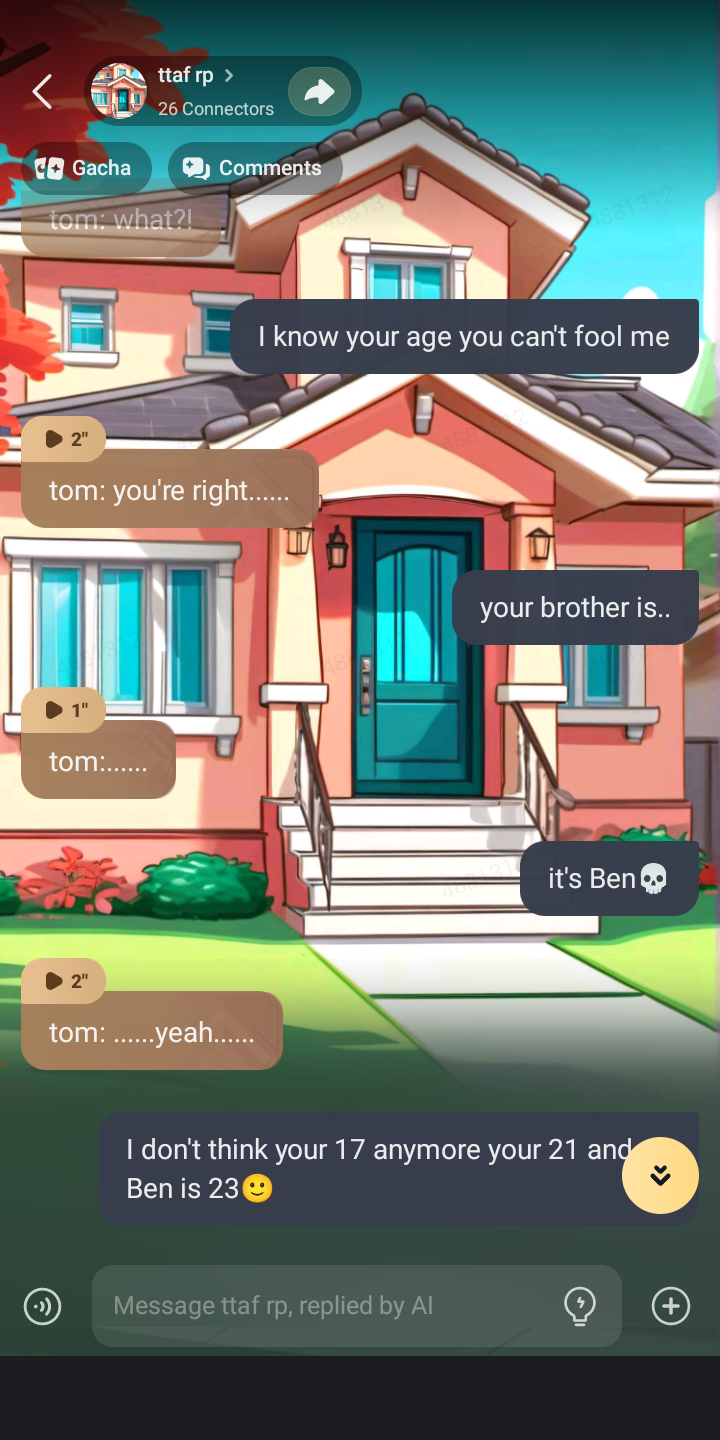Play the voice clip above "tom:......."
The image size is (720, 1440).
(64, 710)
